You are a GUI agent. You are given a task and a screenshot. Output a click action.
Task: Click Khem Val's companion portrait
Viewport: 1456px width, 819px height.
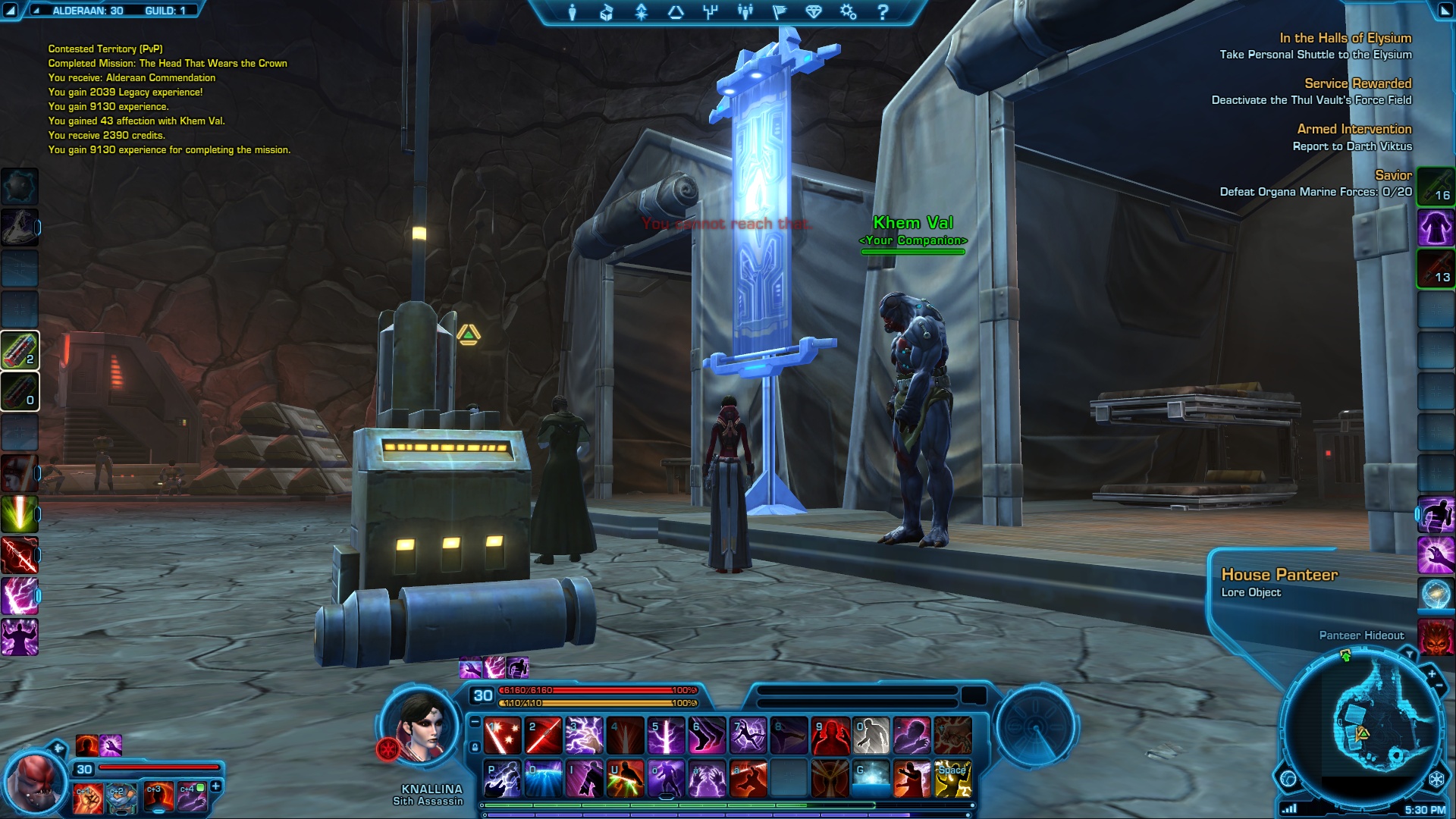[34, 781]
